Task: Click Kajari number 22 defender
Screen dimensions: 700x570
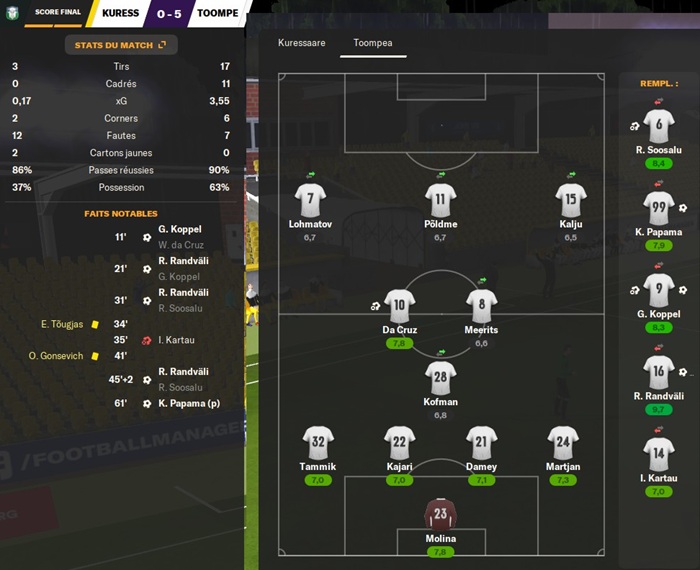Action: pyautogui.click(x=399, y=443)
